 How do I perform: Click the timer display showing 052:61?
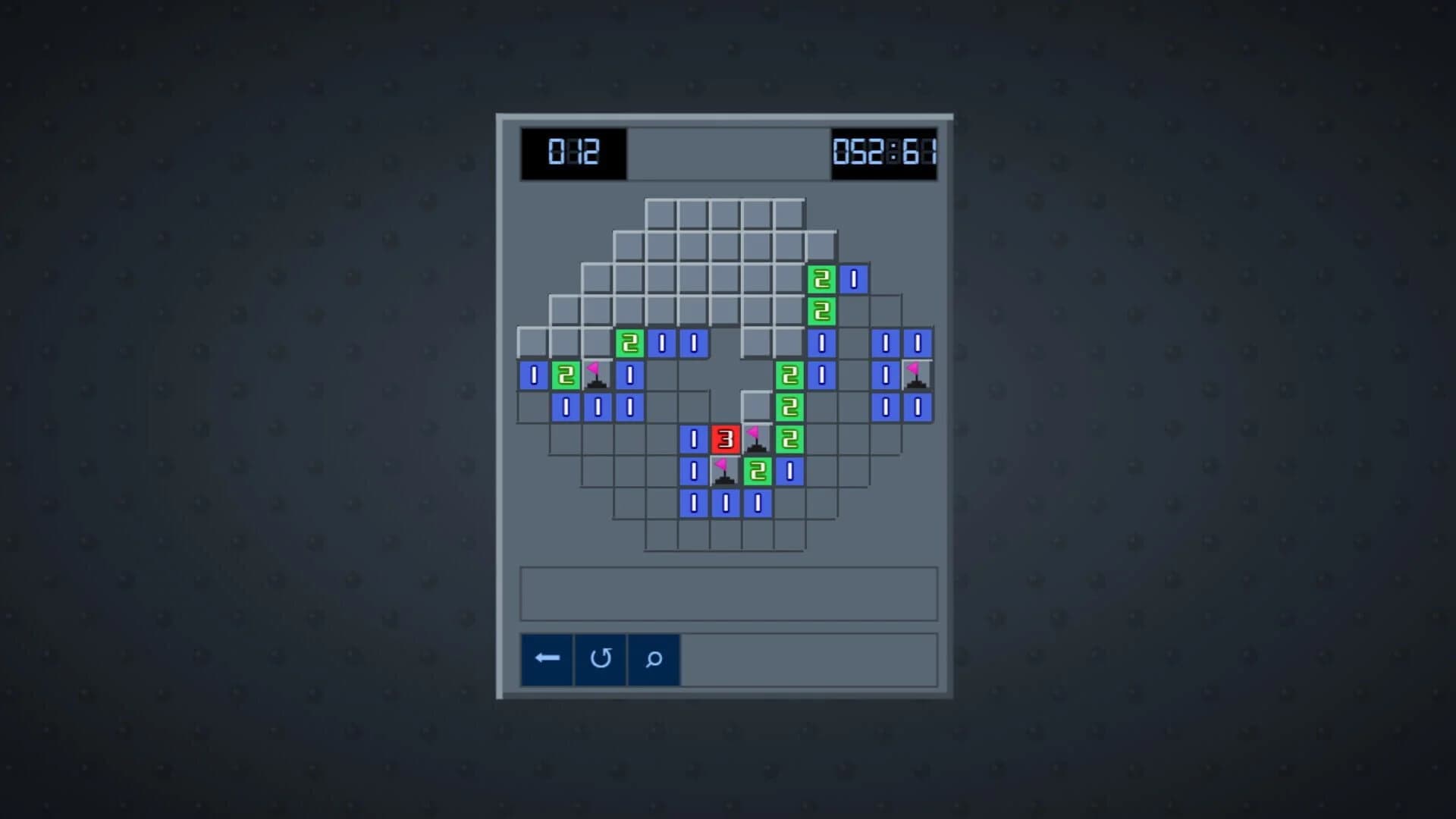(886, 155)
